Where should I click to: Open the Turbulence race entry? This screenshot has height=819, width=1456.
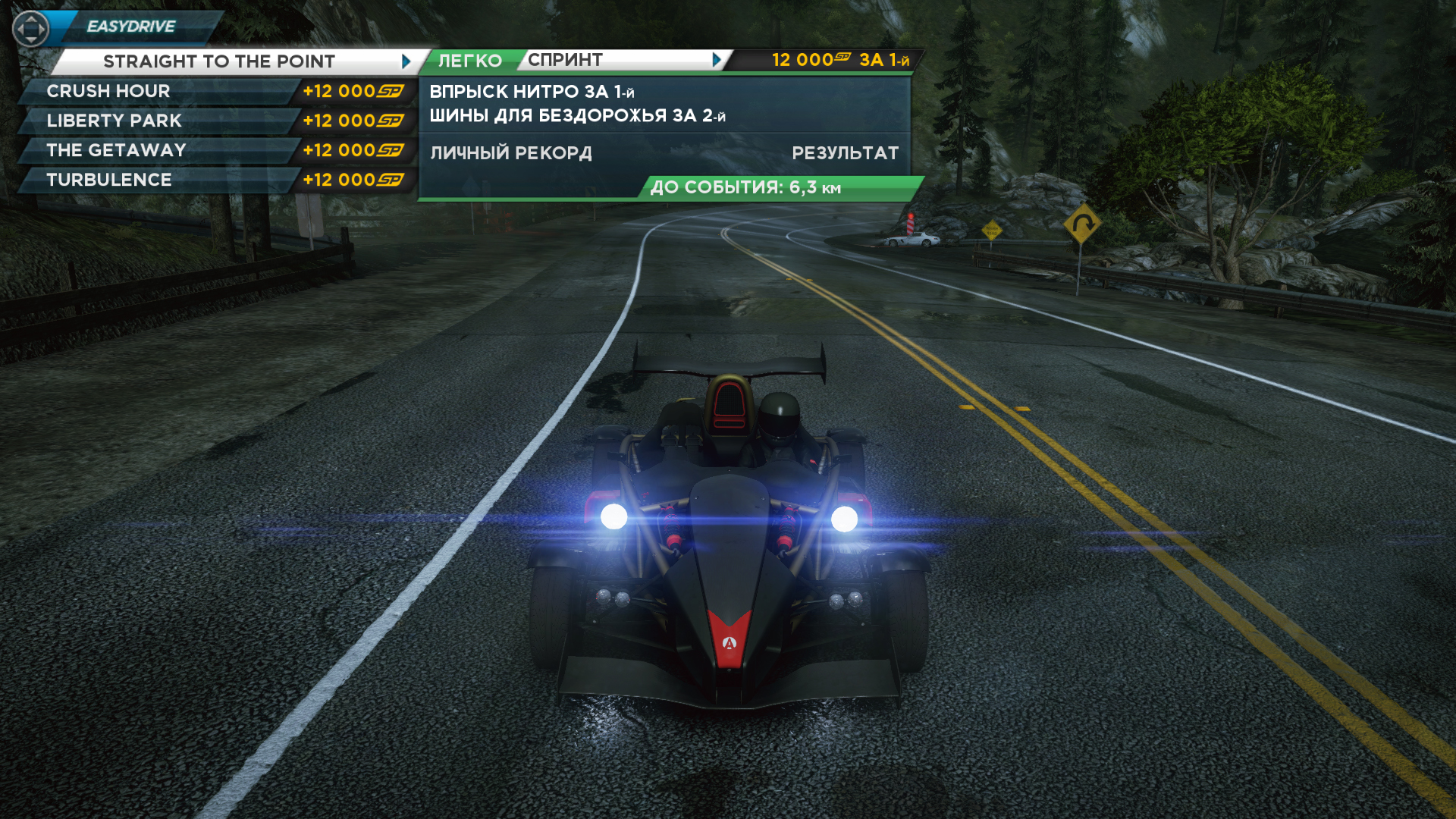[109, 180]
